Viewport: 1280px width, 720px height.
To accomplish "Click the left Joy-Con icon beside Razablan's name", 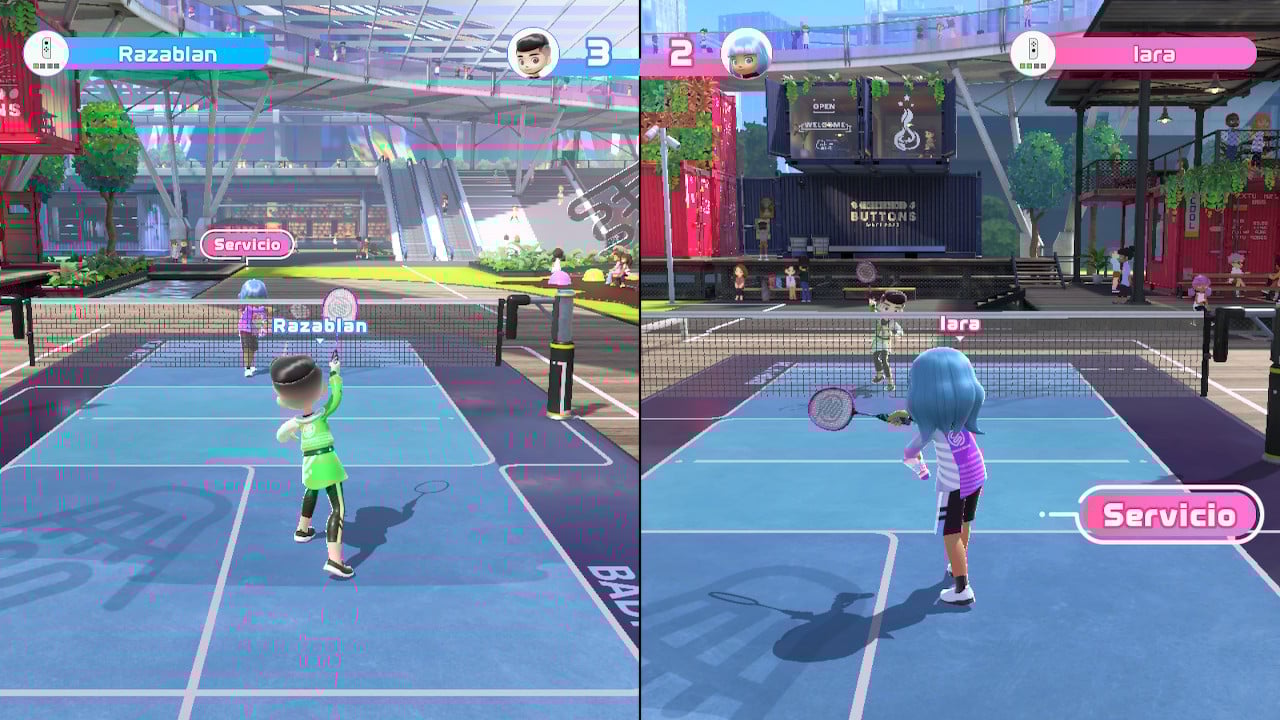I will 45,47.
